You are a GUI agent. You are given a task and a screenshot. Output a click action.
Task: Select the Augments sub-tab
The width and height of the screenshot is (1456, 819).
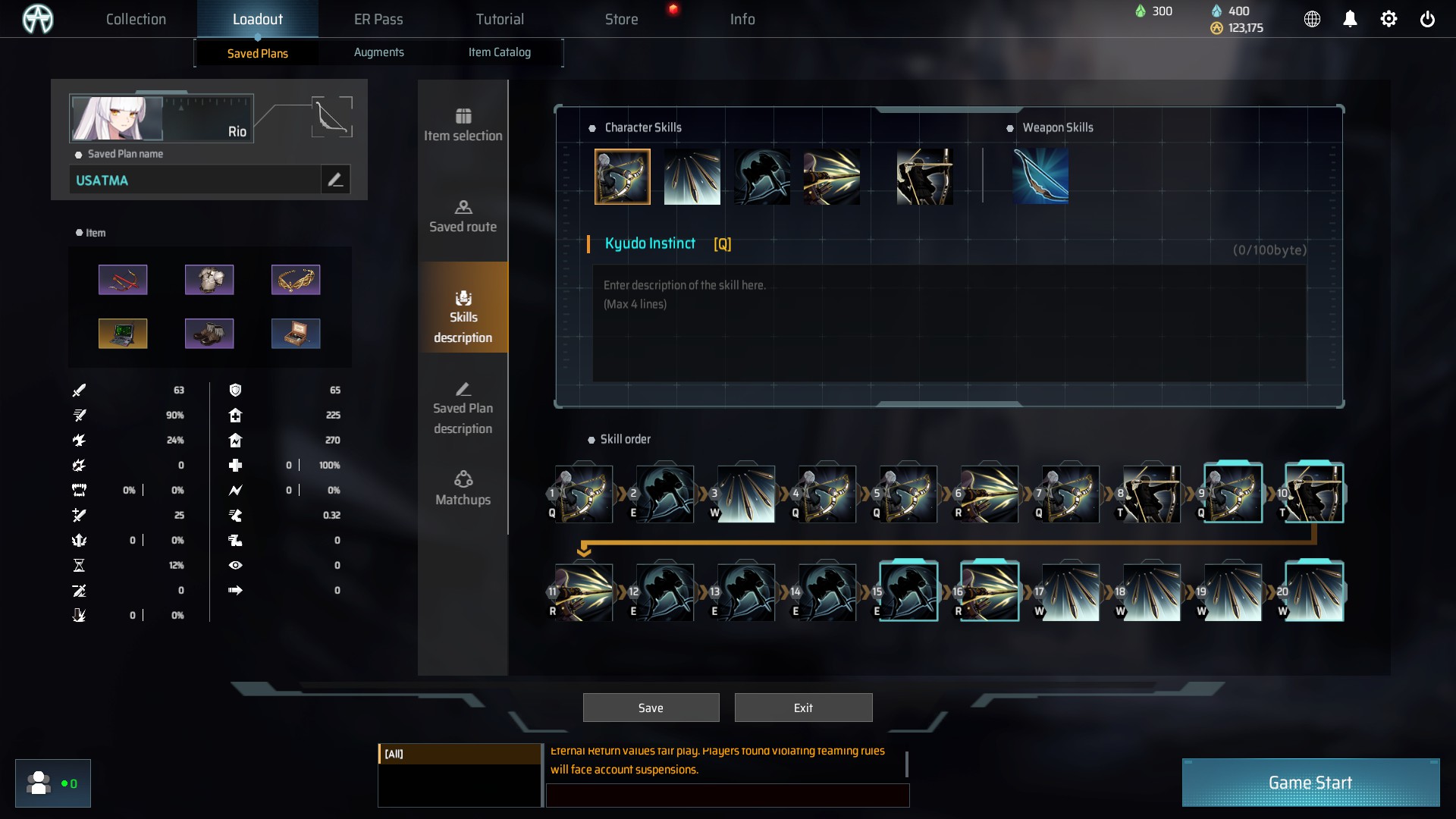(x=378, y=52)
